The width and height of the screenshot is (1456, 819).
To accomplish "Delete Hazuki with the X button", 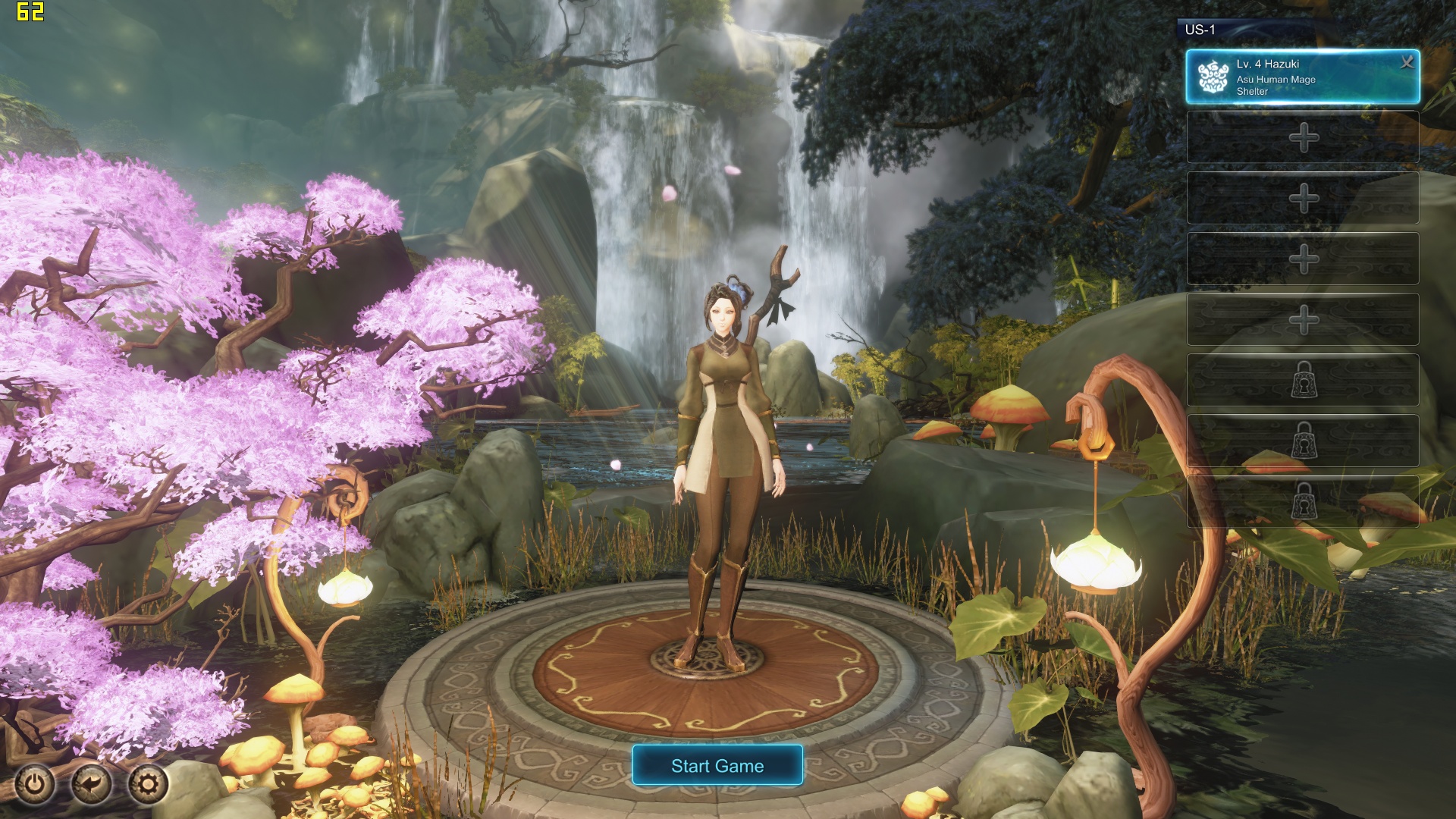I will tap(1407, 62).
